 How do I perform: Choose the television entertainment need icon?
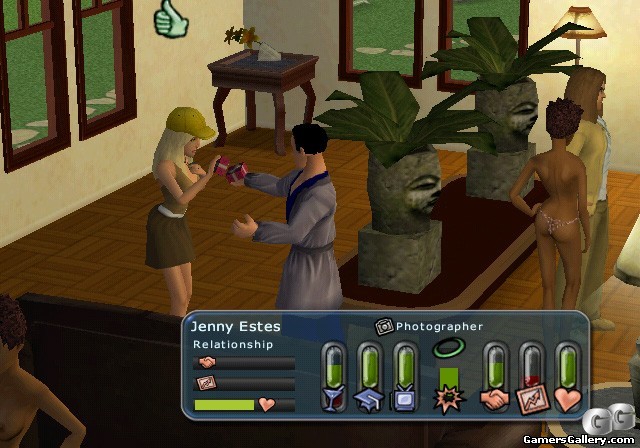point(405,398)
